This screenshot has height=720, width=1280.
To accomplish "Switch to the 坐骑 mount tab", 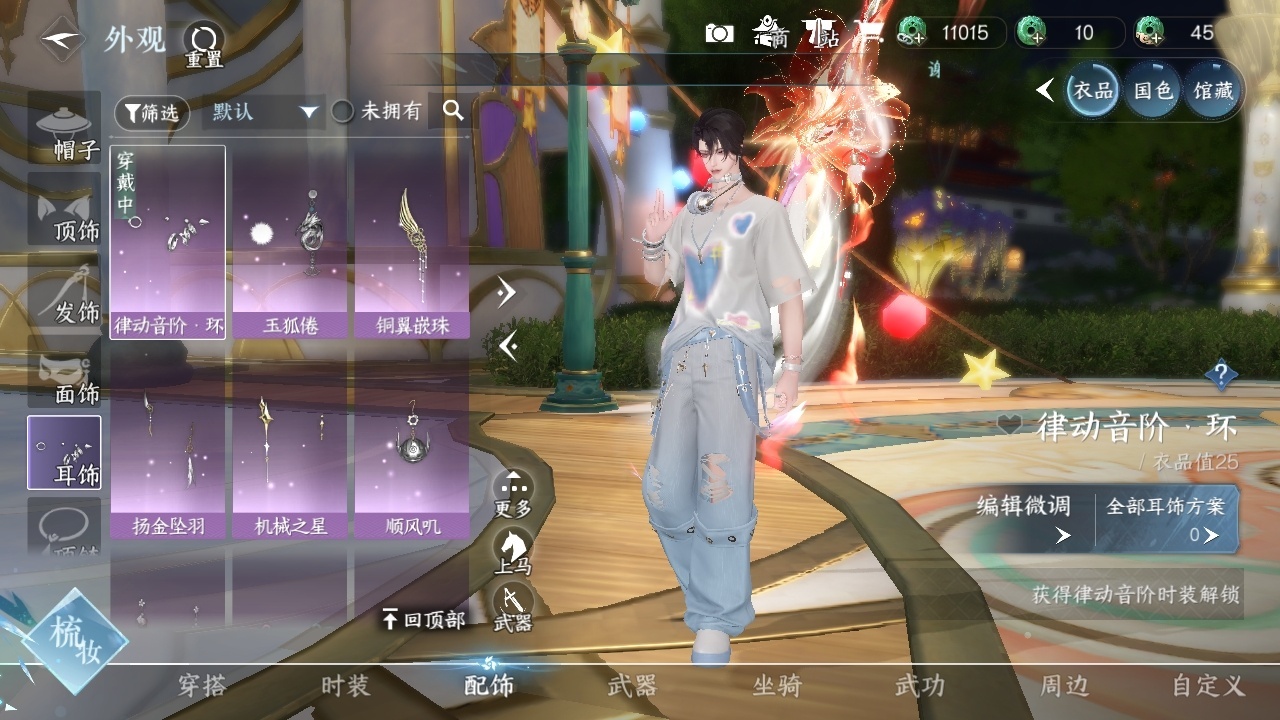I will pyautogui.click(x=777, y=686).
